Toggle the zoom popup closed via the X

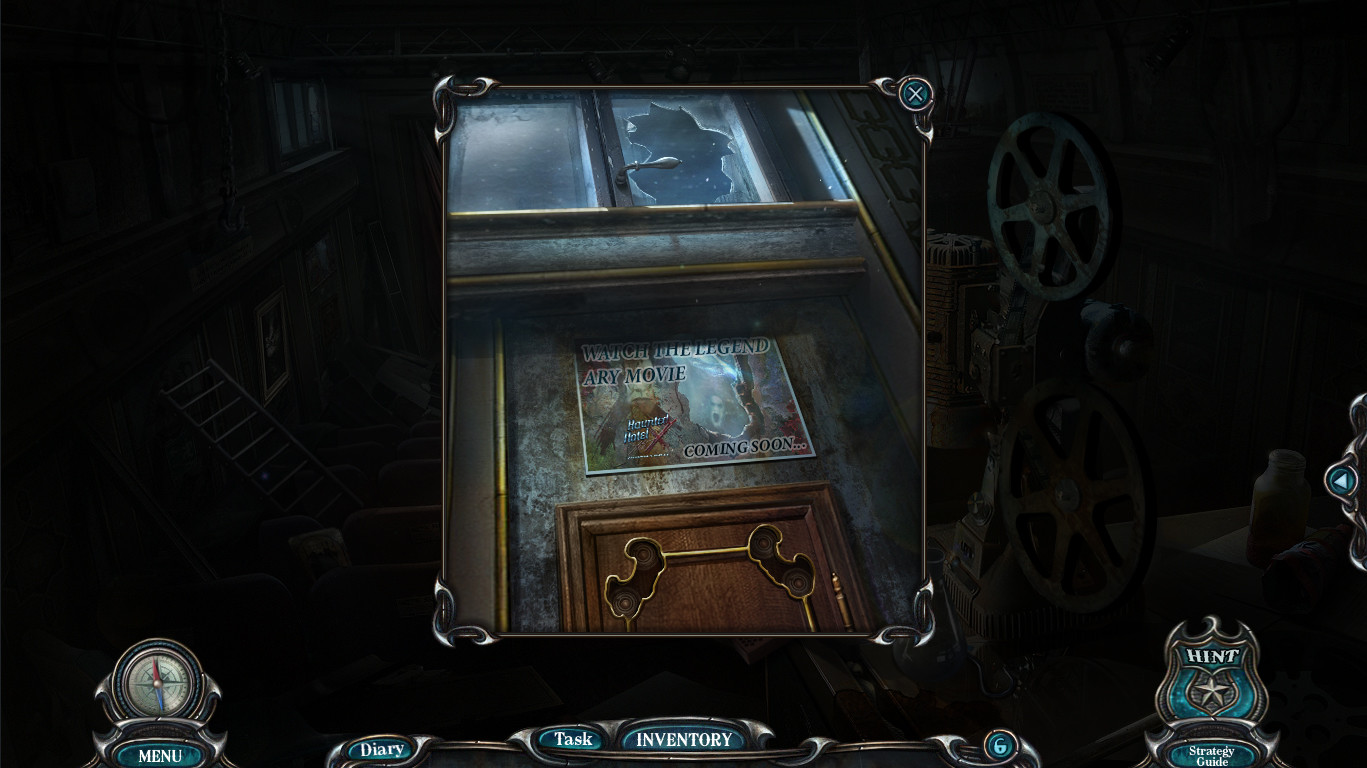915,93
